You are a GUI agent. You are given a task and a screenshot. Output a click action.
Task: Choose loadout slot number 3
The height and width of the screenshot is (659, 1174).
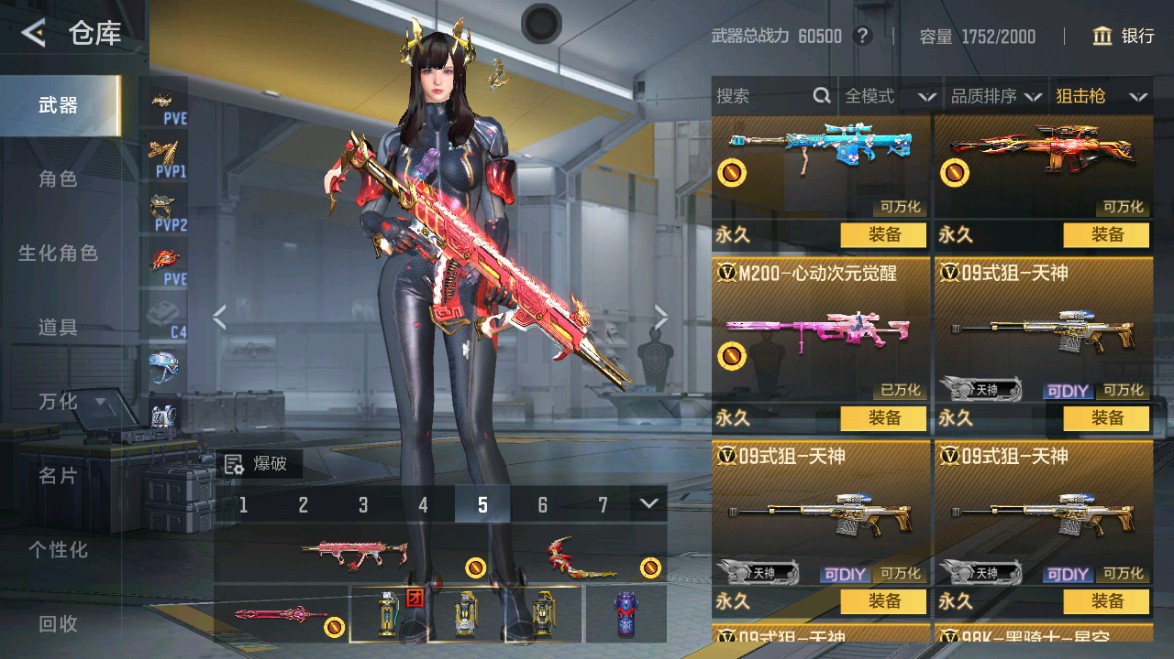(363, 505)
